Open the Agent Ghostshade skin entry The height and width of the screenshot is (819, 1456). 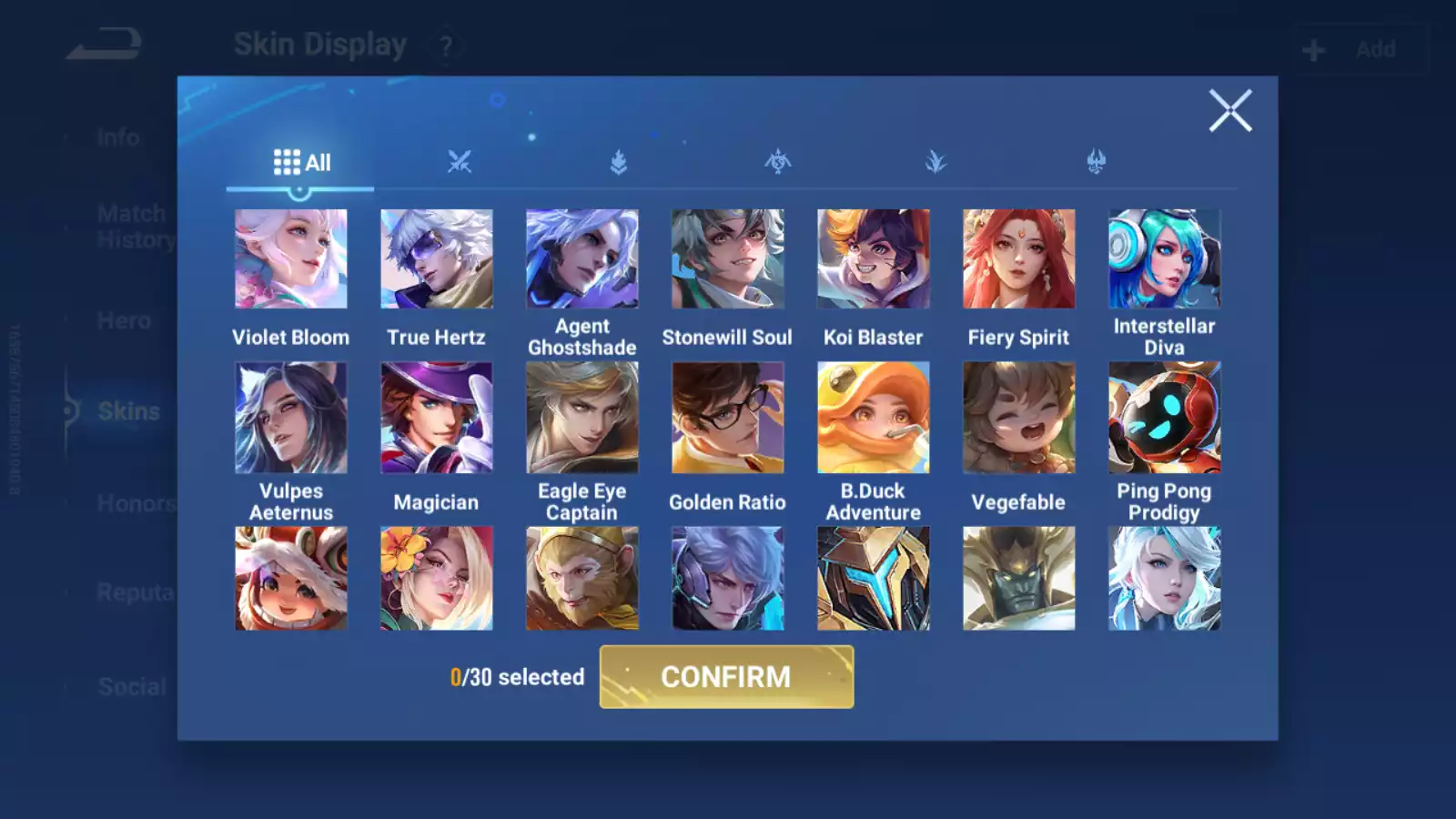pyautogui.click(x=582, y=258)
